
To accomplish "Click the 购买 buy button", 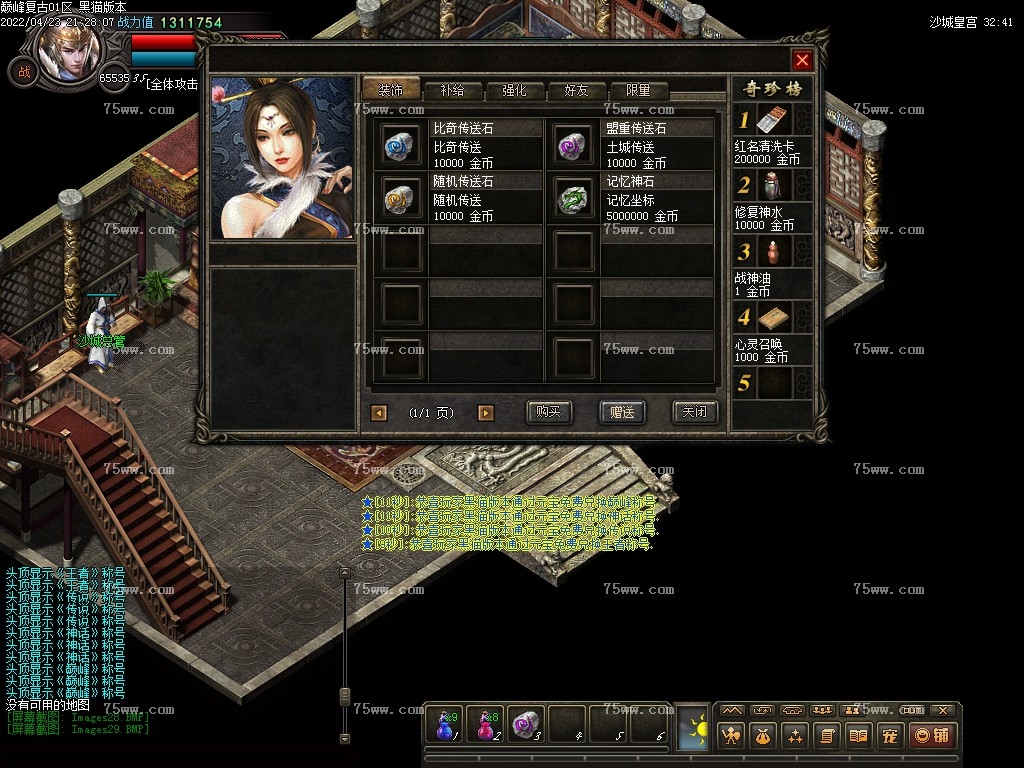I will (x=548, y=412).
